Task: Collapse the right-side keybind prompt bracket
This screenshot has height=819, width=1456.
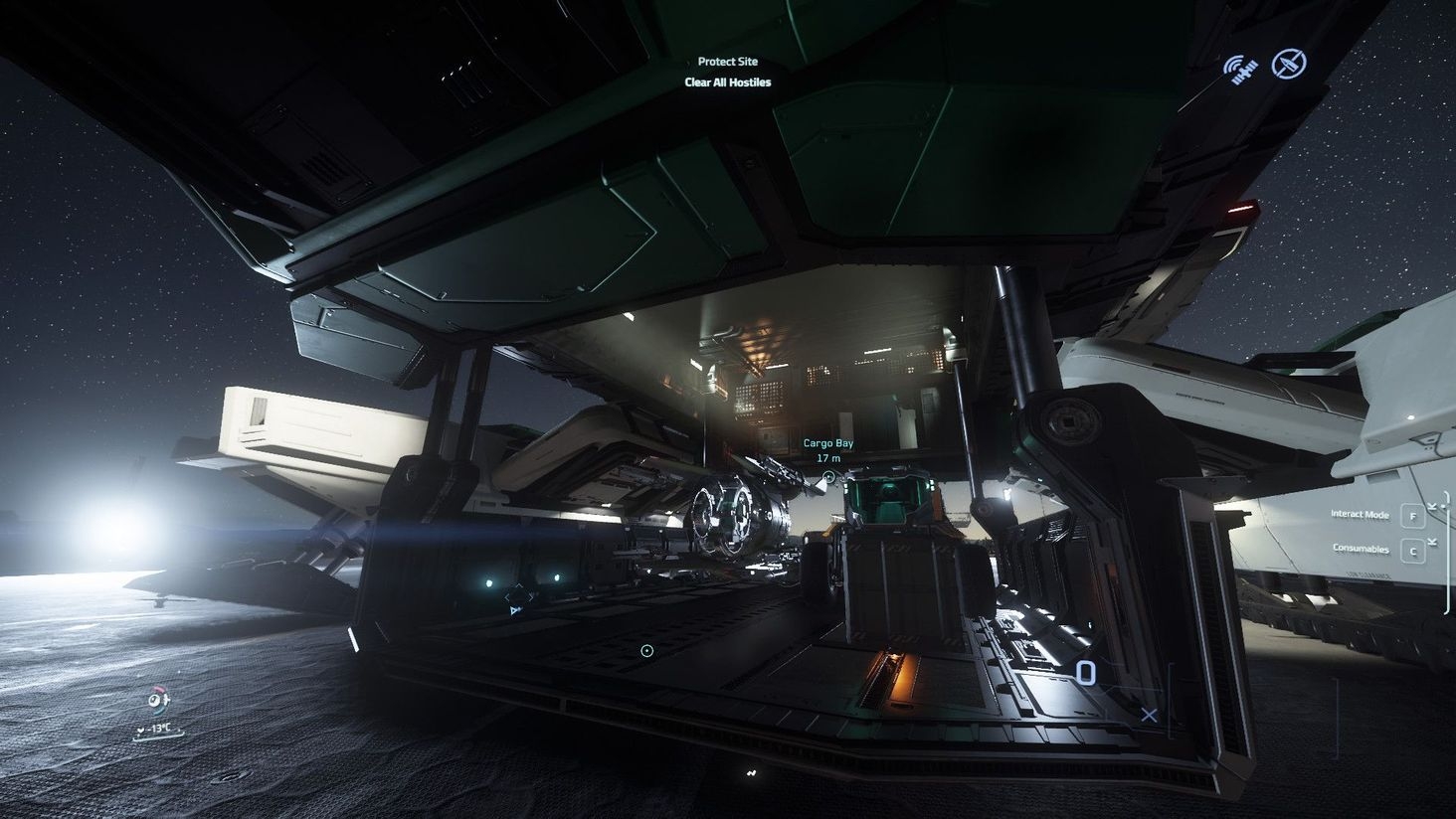Action: [x=1448, y=550]
